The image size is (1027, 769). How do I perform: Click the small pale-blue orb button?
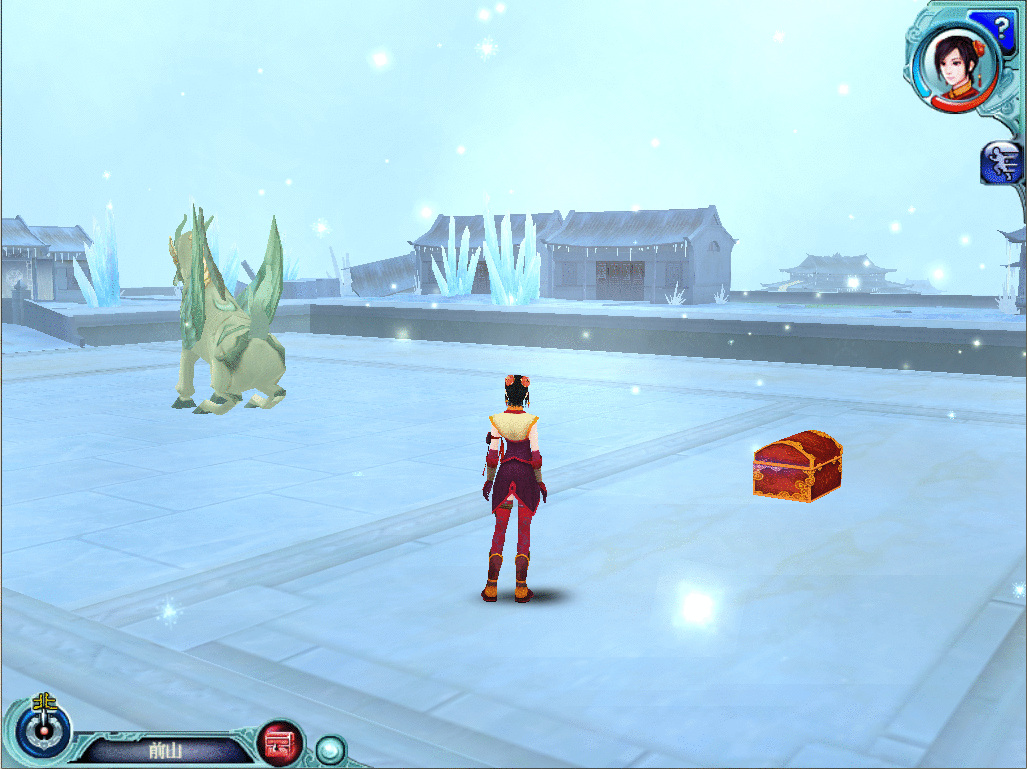329,748
